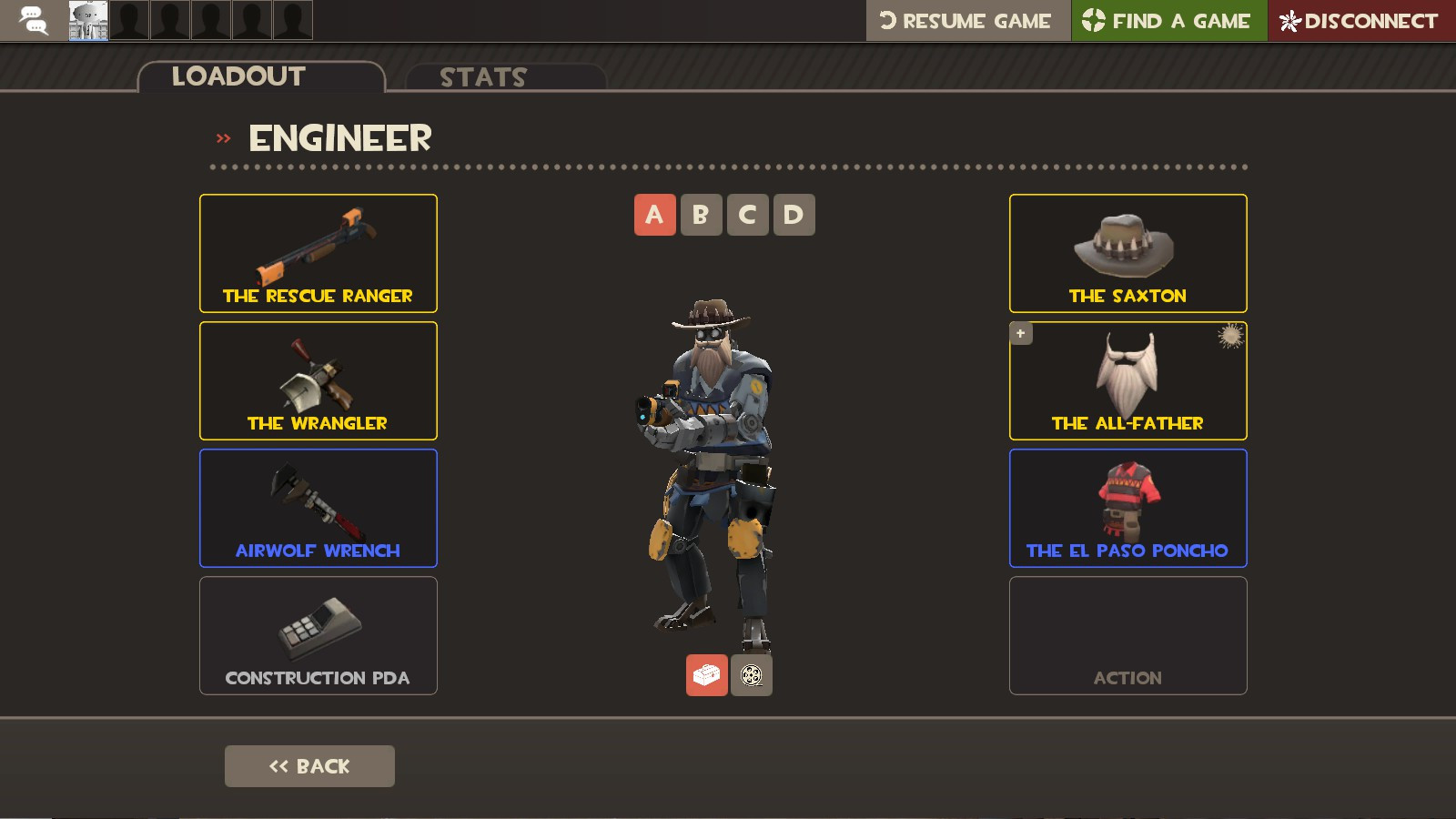Image resolution: width=1456 pixels, height=819 pixels.
Task: Select the taunts film reel icon
Action: tap(752, 675)
